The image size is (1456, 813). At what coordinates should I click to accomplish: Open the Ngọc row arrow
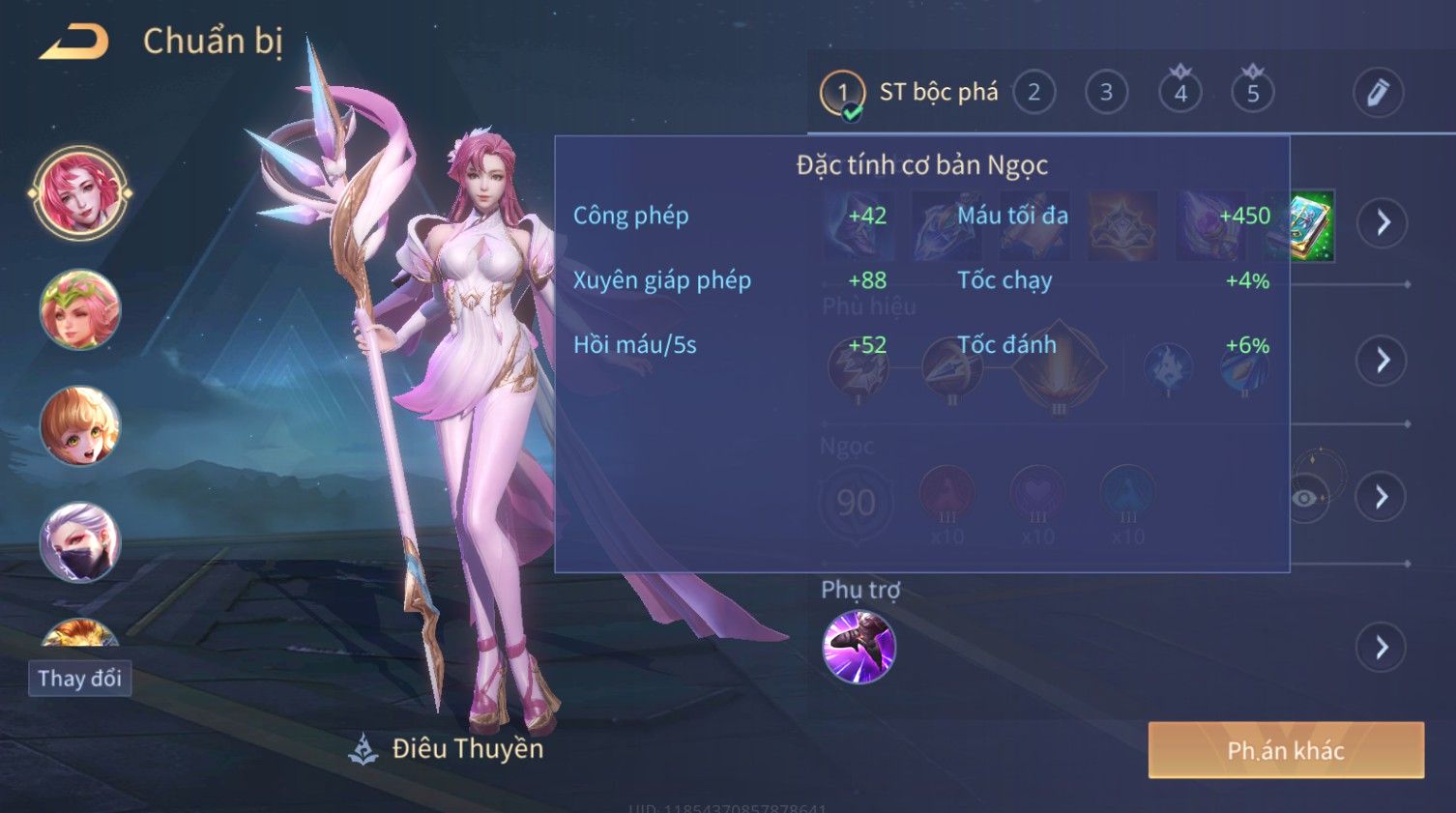1383,497
